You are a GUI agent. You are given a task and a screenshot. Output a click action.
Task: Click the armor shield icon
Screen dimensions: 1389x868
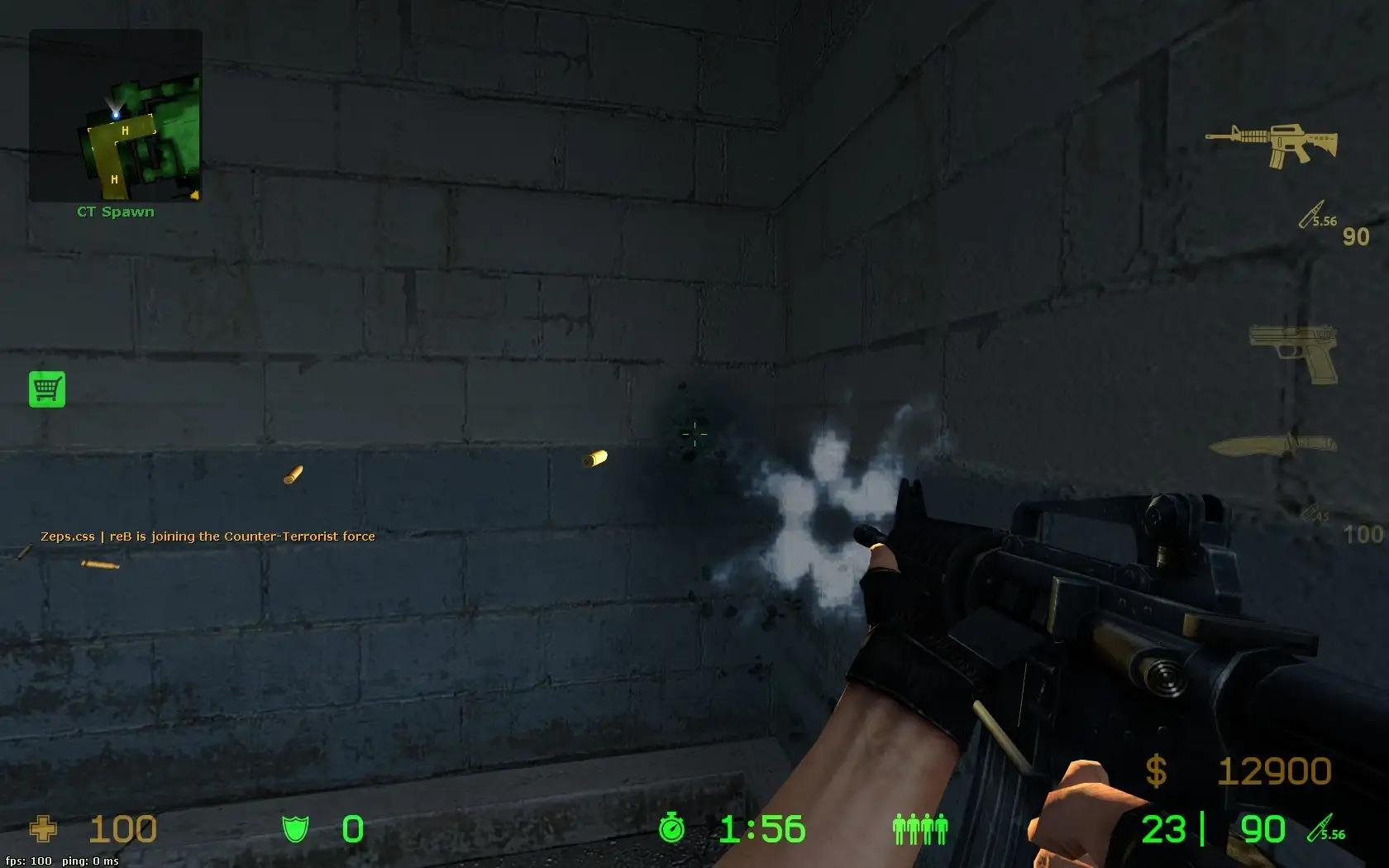coord(295,829)
